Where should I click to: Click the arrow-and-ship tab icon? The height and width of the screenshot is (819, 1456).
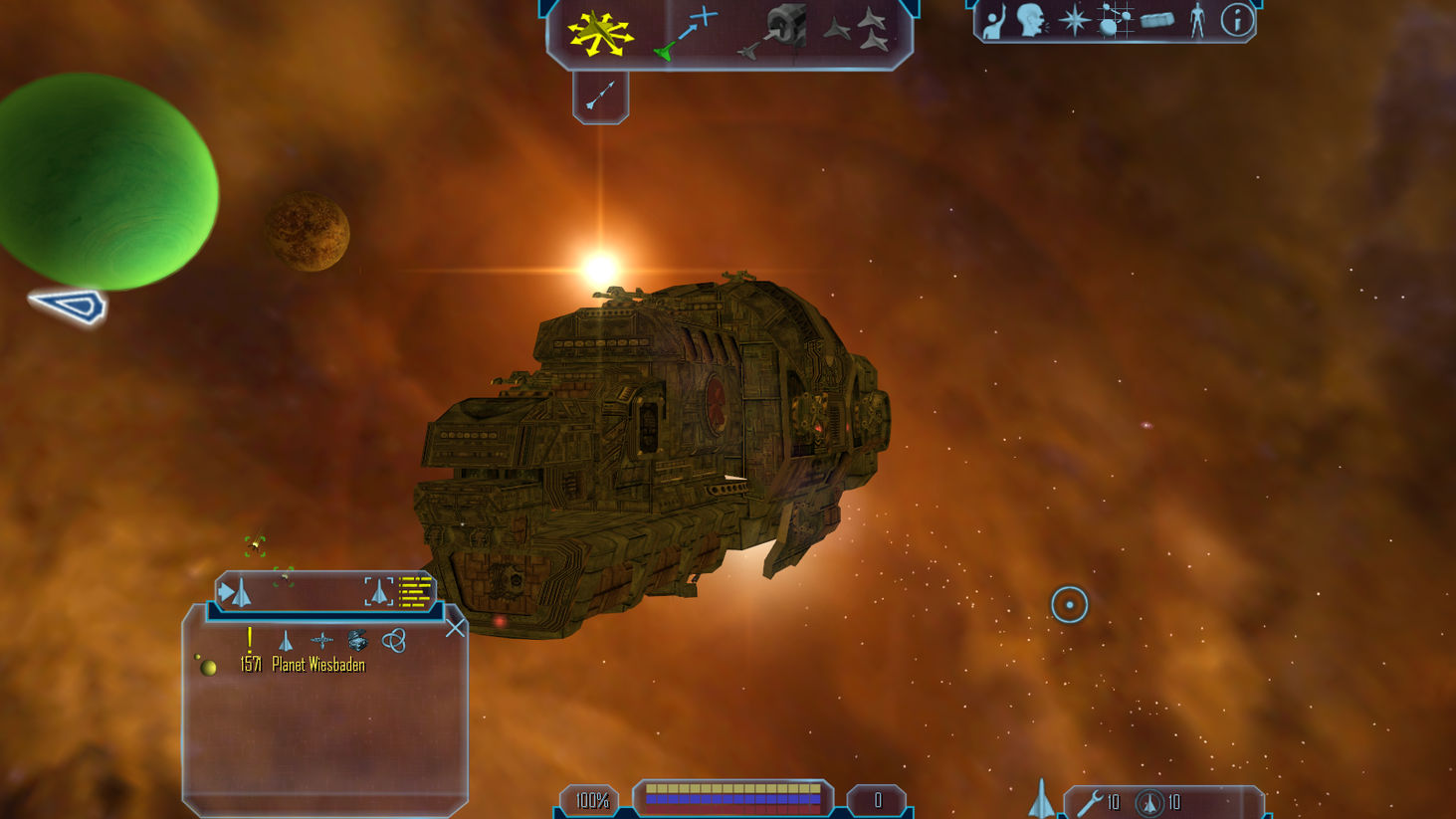[236, 593]
